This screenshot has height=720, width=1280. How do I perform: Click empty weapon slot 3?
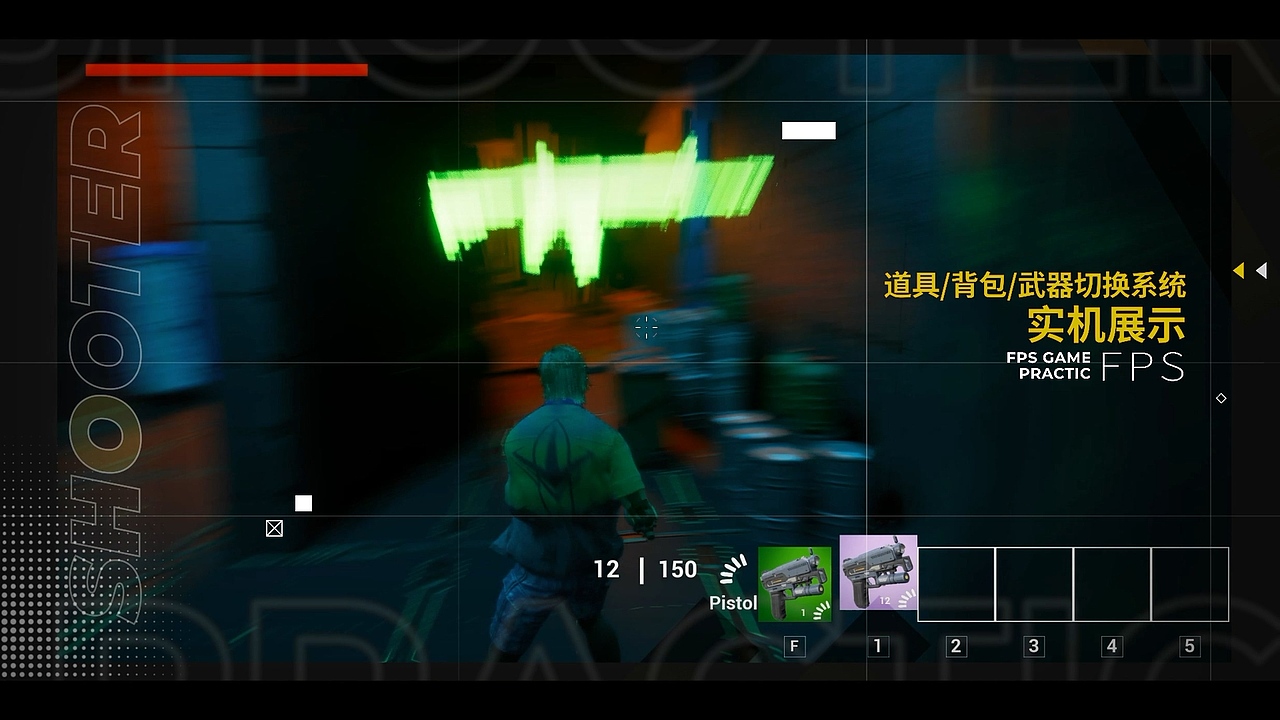pyautogui.click(x=1034, y=585)
